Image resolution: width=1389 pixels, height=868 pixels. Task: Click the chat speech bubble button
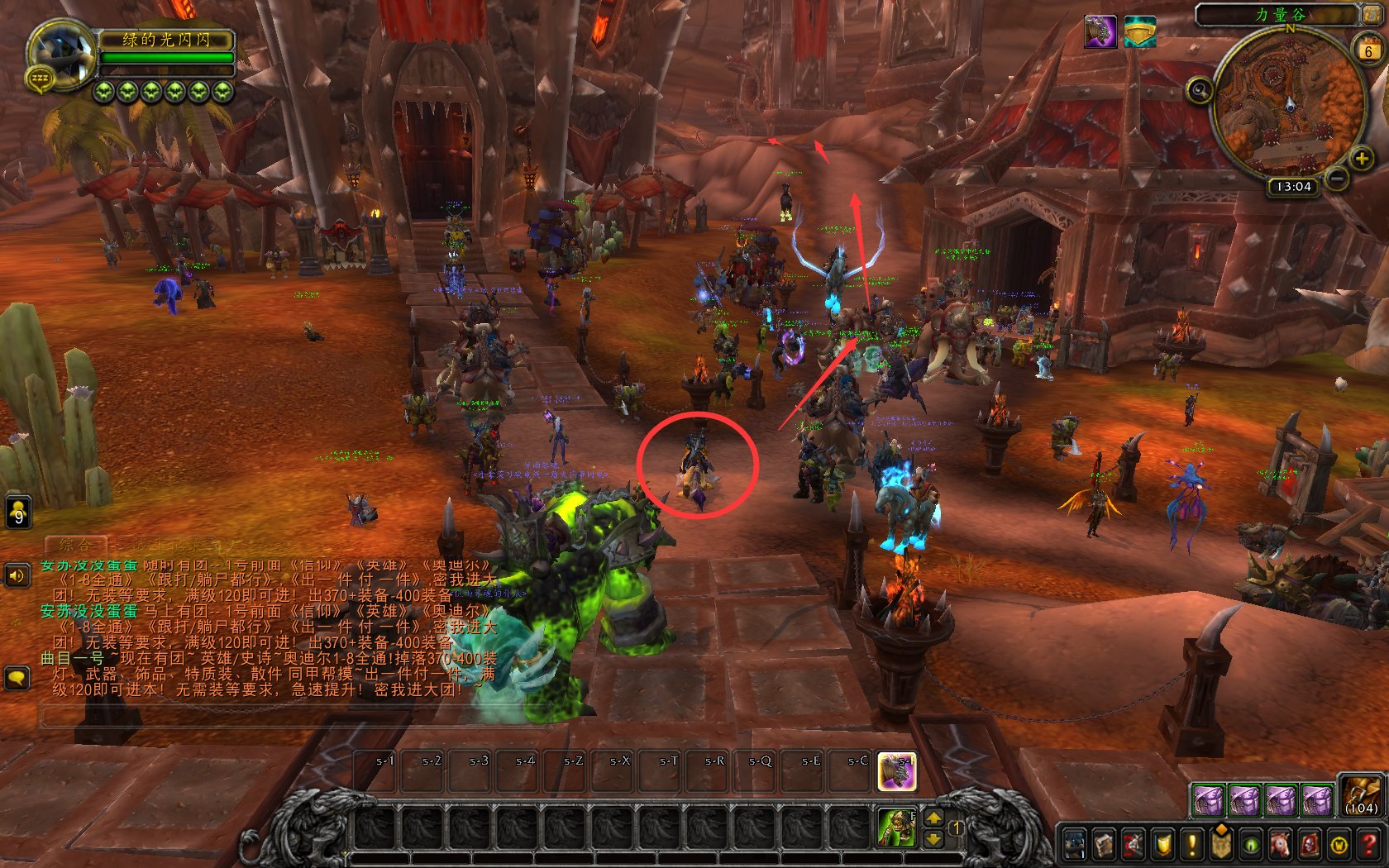(17, 679)
